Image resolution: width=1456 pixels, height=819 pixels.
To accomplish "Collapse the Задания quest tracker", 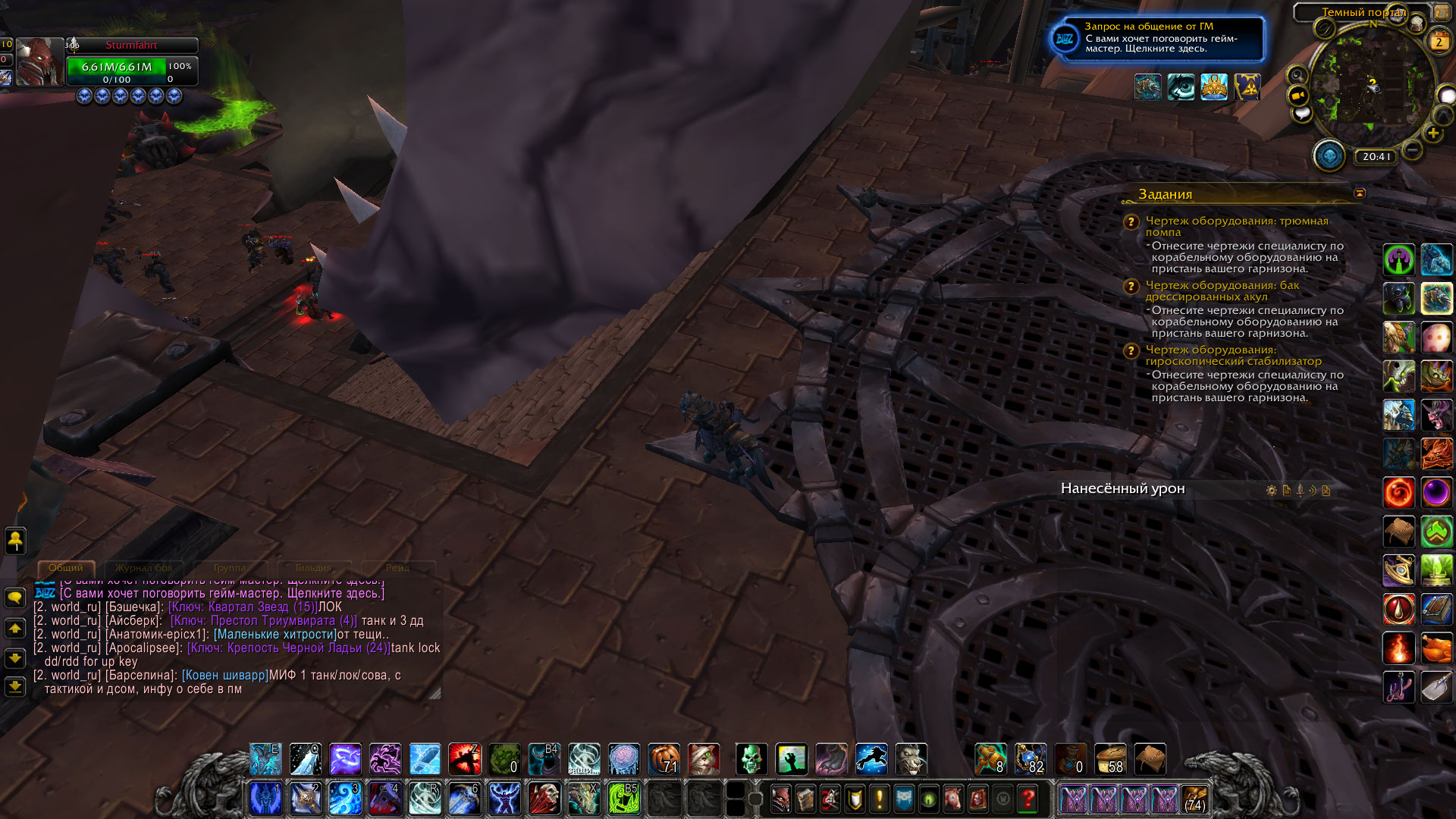I will click(1359, 193).
